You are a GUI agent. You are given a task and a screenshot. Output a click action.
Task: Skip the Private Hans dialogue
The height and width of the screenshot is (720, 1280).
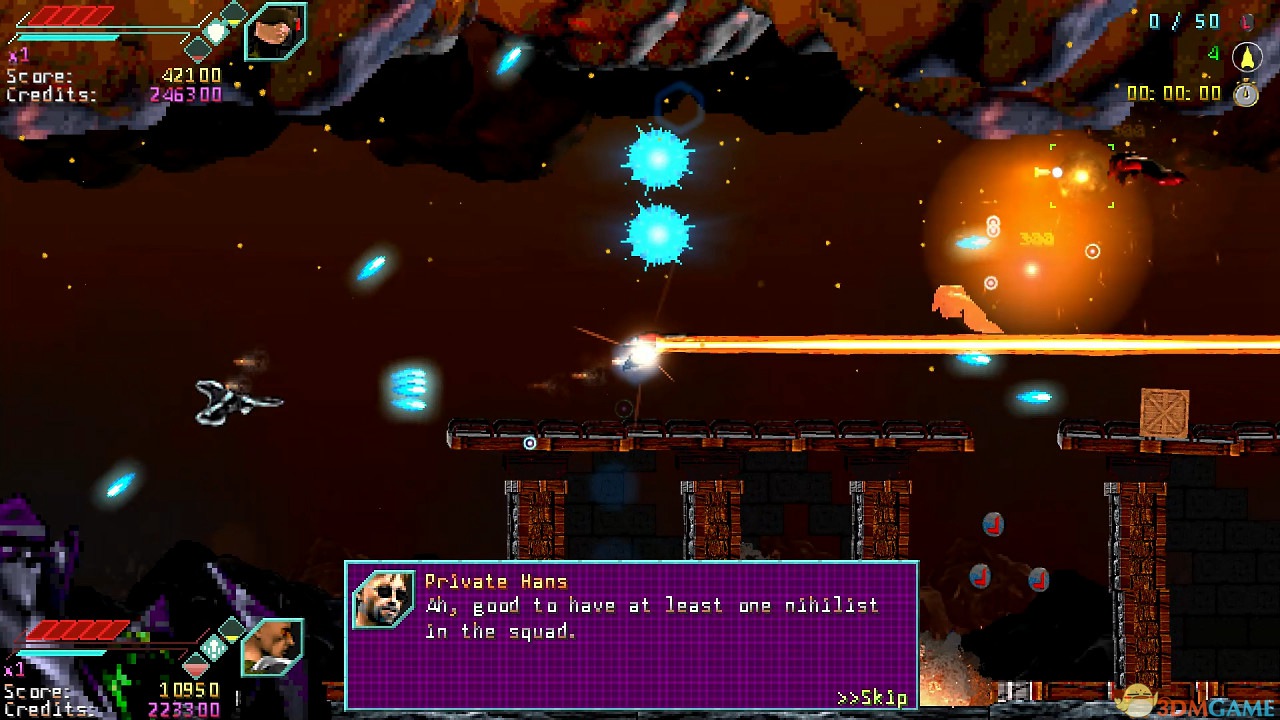click(x=872, y=697)
